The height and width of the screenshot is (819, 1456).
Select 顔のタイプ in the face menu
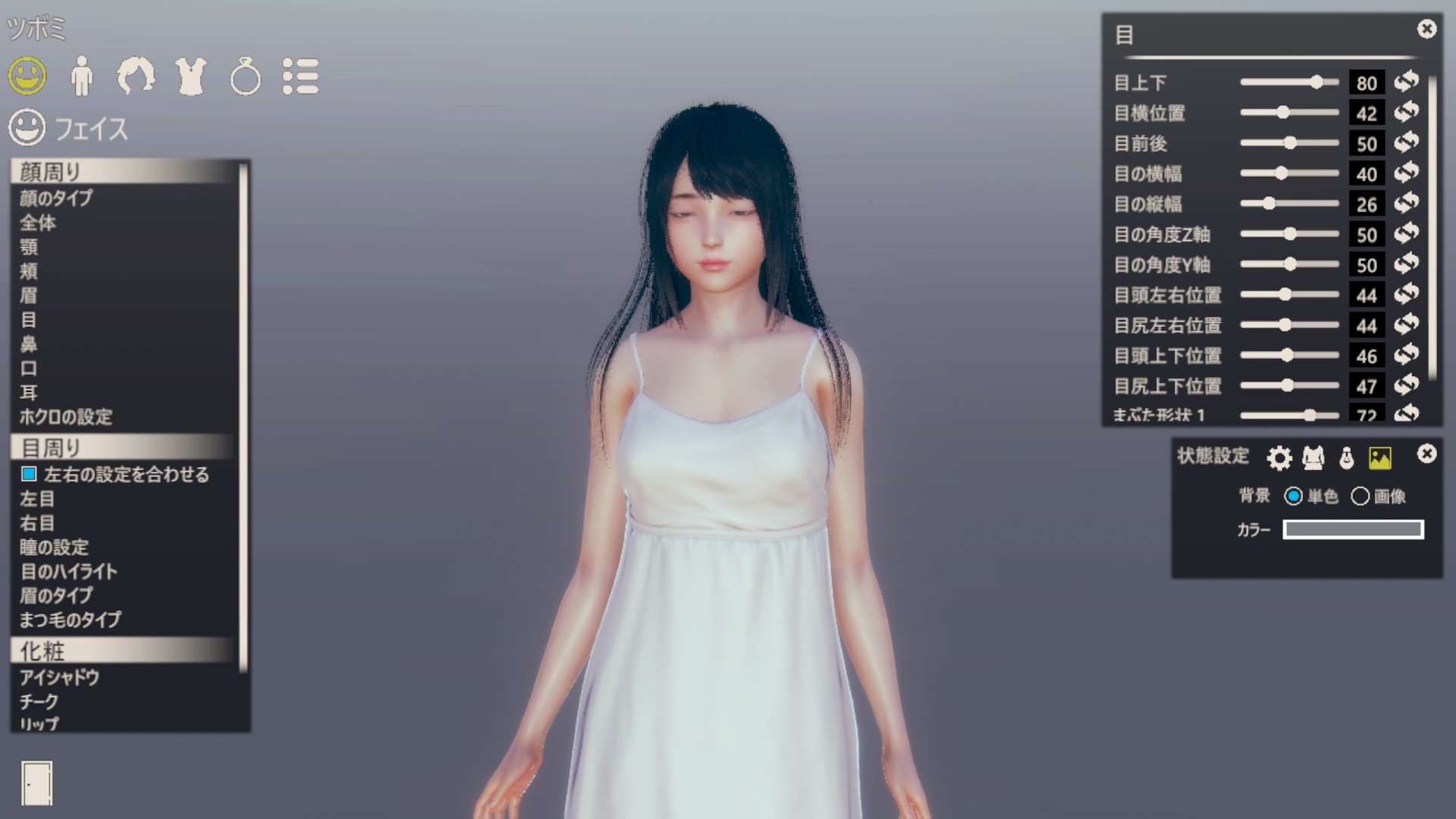tap(56, 198)
